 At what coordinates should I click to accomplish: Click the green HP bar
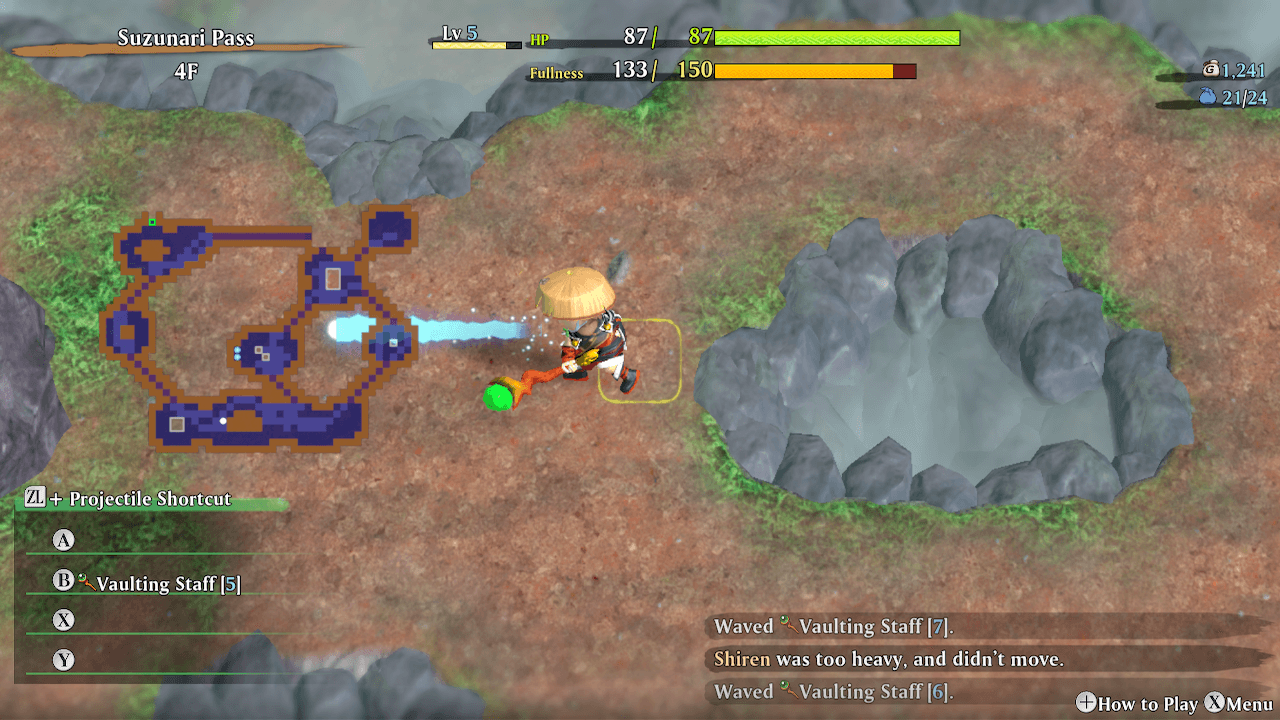point(840,38)
